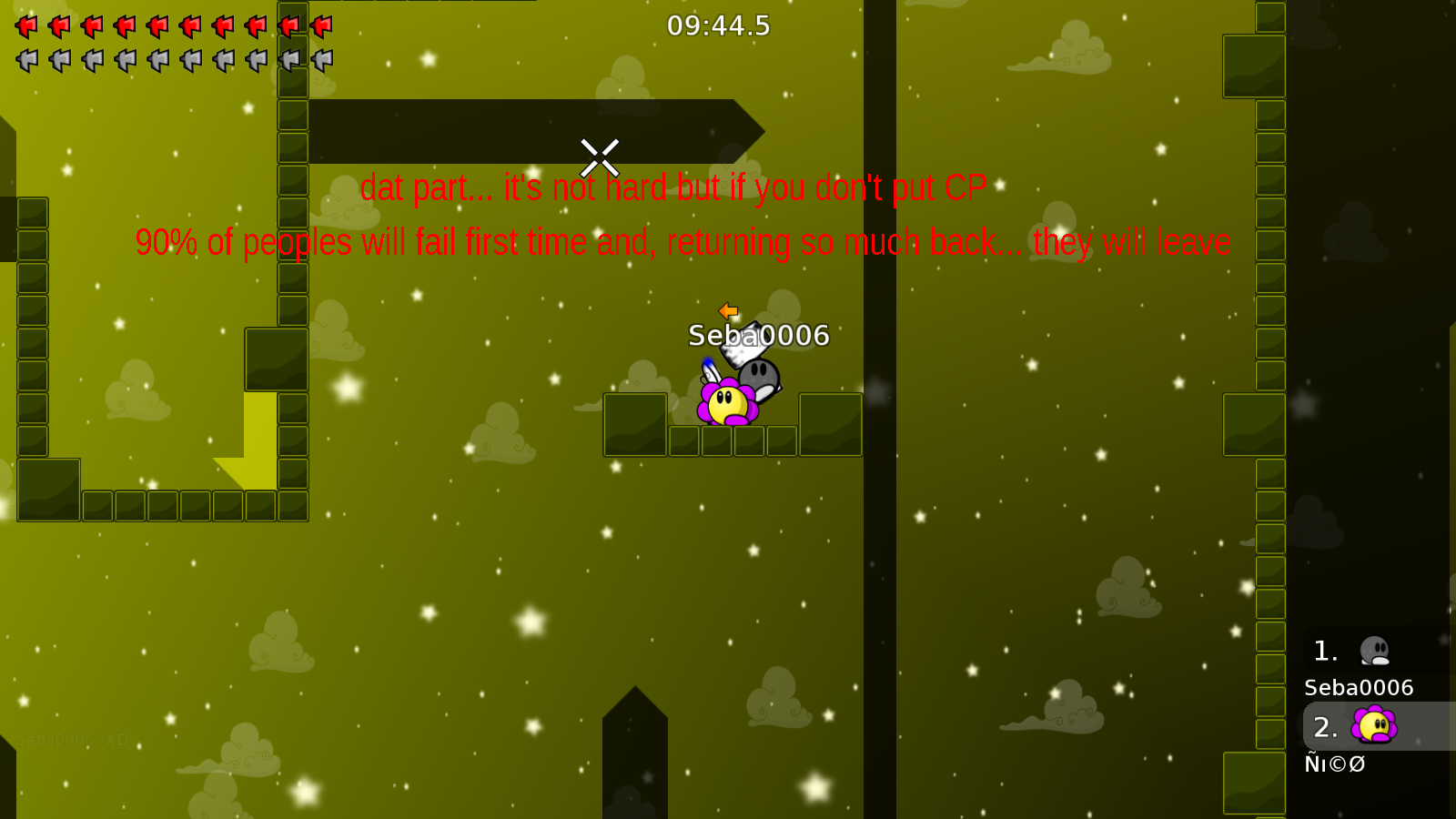Click the fifth grey armor icon in second row
This screenshot has height=819, width=1456.
click(x=157, y=59)
